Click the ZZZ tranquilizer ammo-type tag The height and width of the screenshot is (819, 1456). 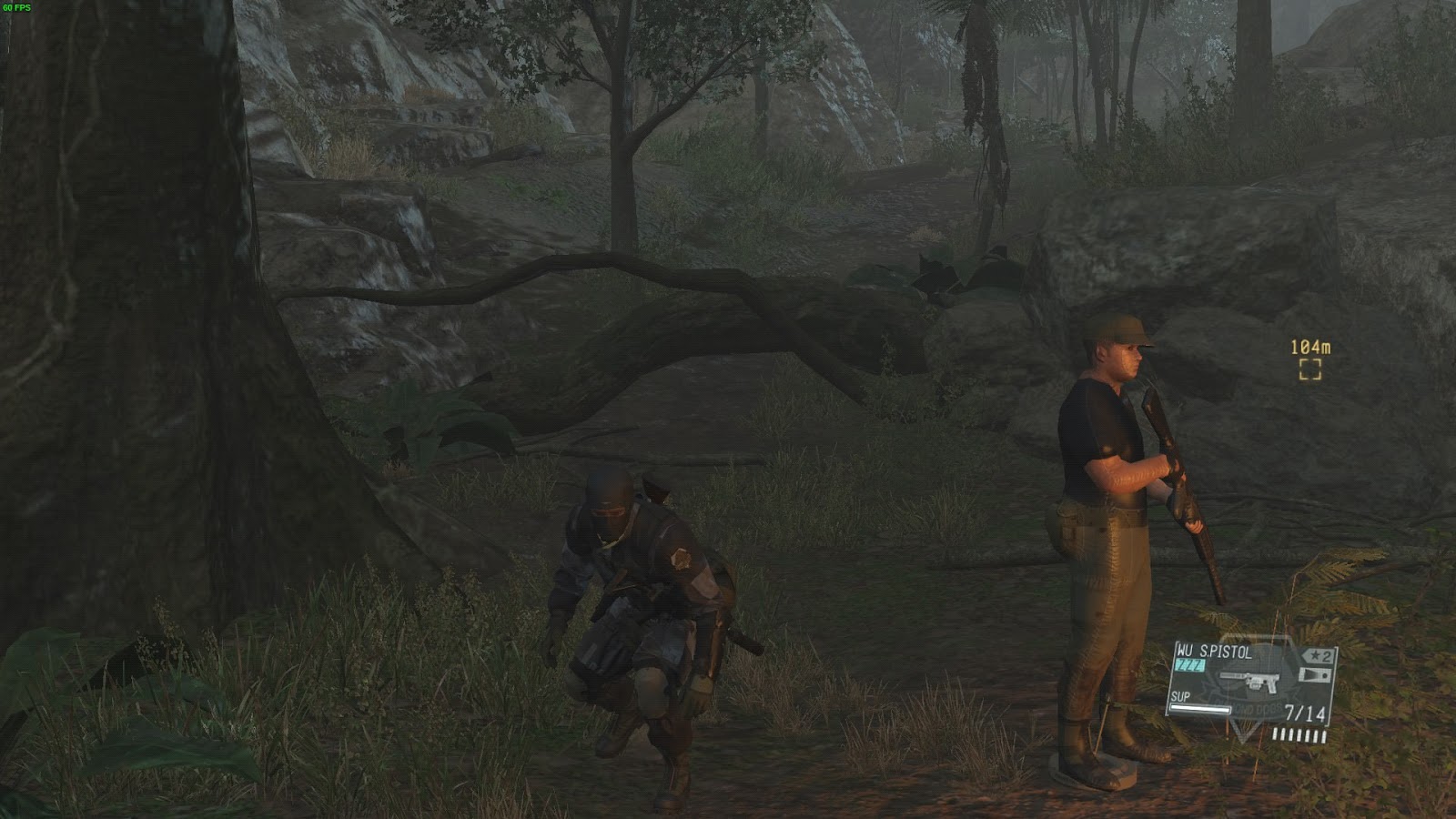pos(1188,666)
